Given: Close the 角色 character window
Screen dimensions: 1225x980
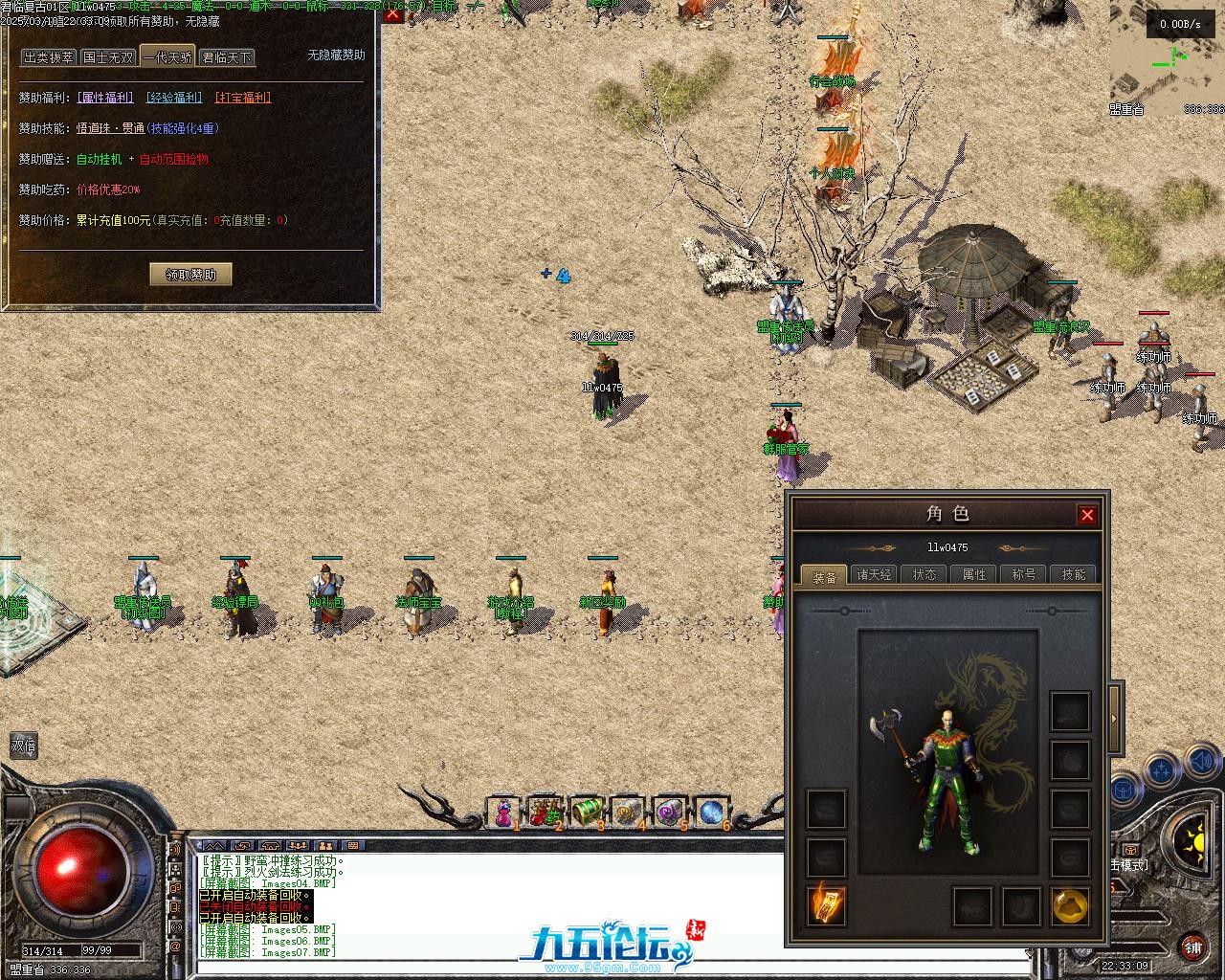Looking at the screenshot, I should point(1087,515).
